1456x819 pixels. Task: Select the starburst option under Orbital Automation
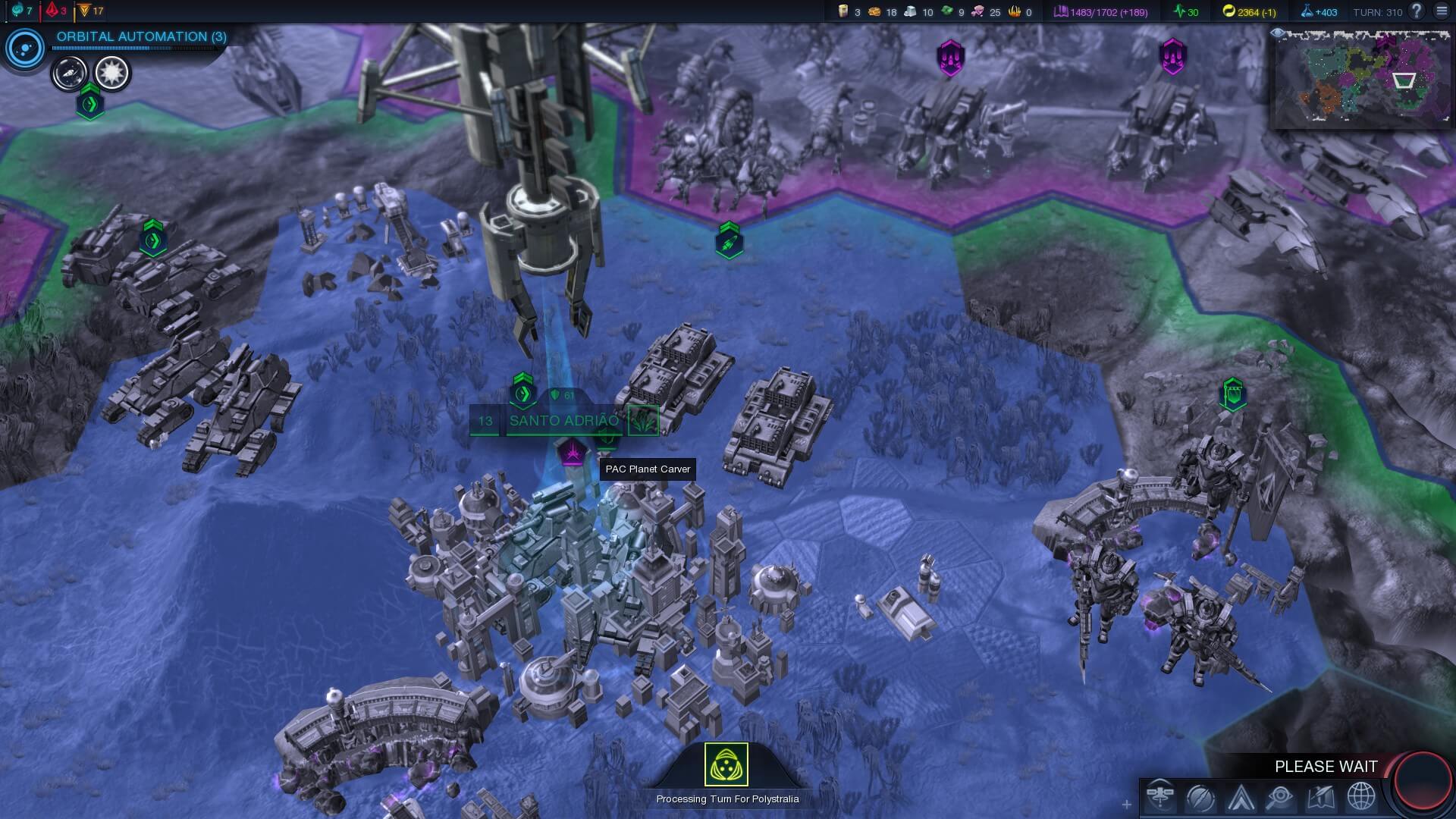[x=112, y=71]
